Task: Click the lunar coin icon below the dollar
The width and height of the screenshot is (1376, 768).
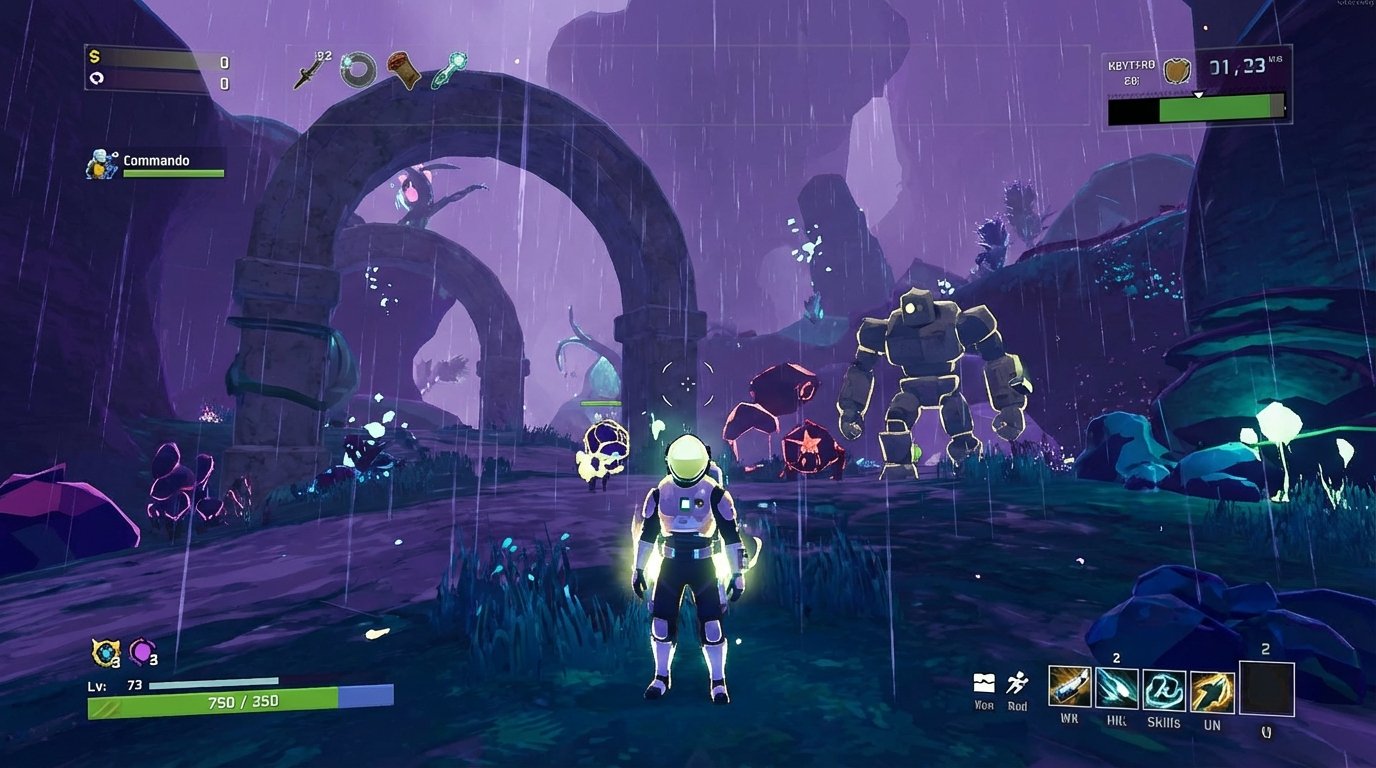Action: (95, 76)
